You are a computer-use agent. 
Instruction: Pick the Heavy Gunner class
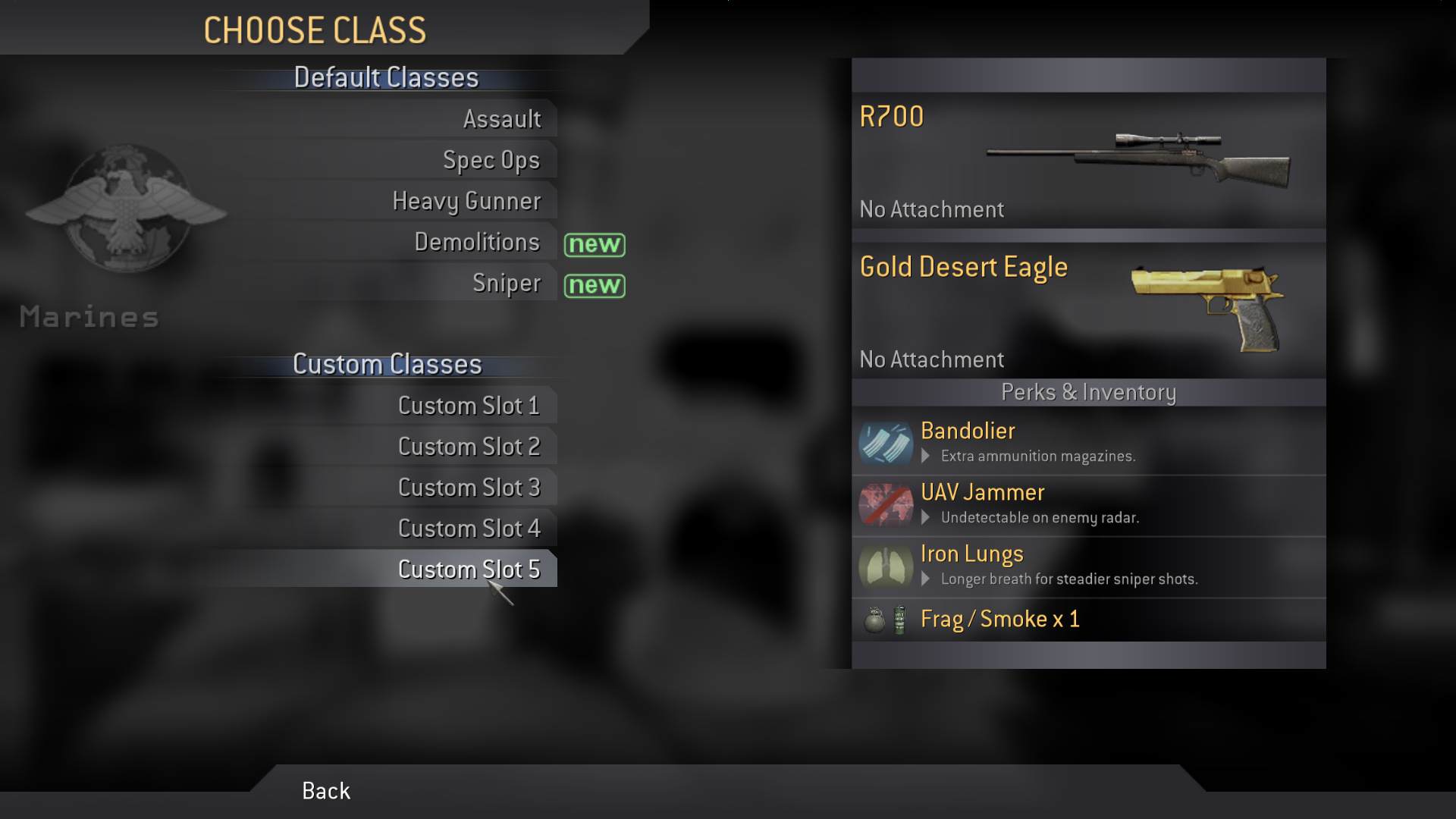coord(466,201)
